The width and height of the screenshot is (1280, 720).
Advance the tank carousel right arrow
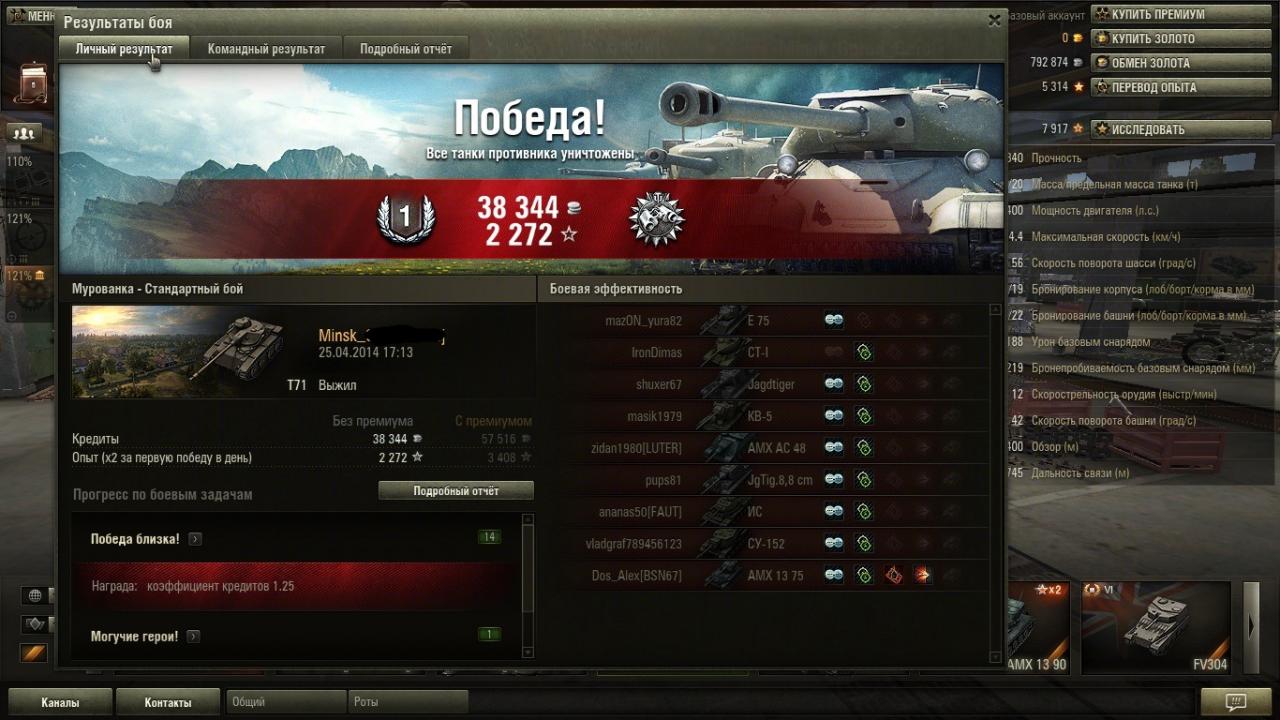pyautogui.click(x=1251, y=627)
